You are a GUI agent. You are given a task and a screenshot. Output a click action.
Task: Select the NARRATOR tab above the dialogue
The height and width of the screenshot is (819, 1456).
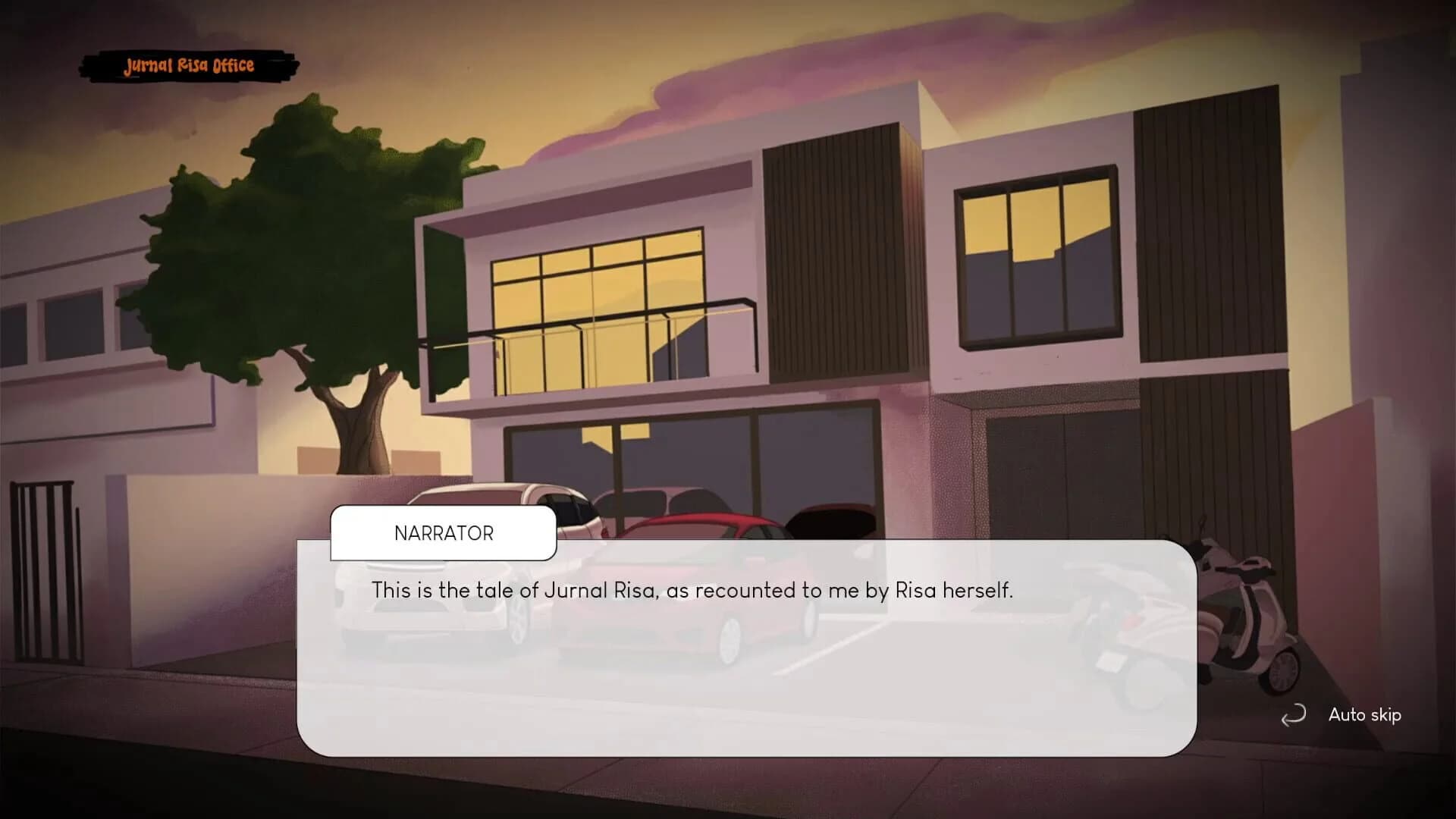pyautogui.click(x=444, y=533)
